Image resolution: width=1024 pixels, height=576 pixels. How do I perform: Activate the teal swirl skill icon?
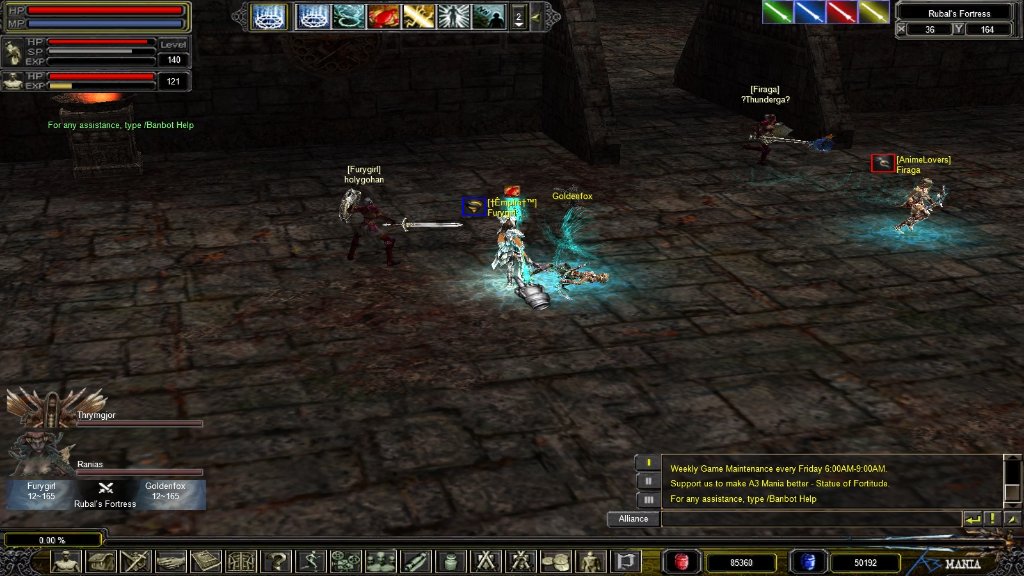tap(349, 16)
